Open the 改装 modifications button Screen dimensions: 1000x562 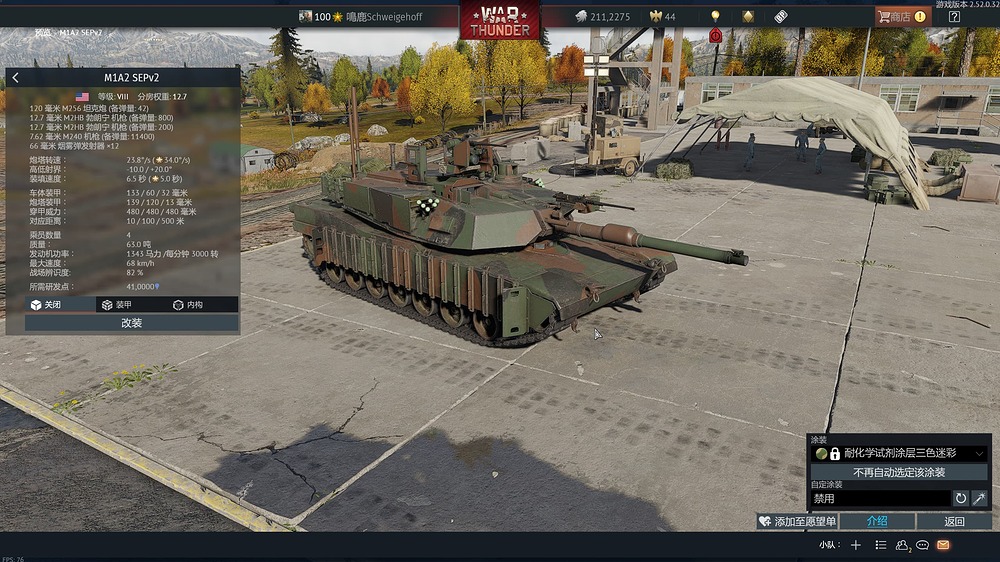pos(131,323)
